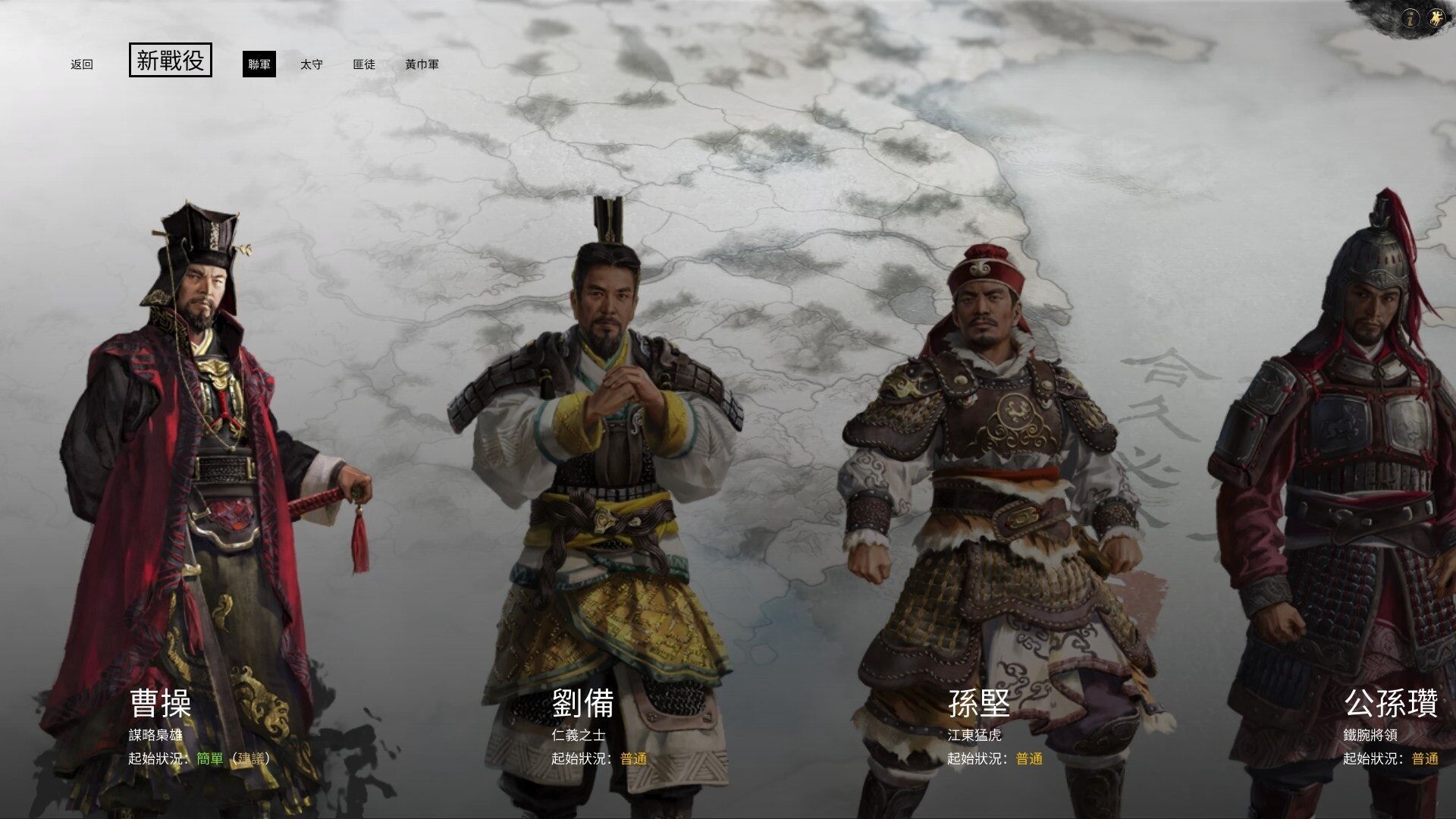Screen dimensions: 1456x819
Task: Show the 黃巾軍 faction tab
Action: click(x=422, y=64)
